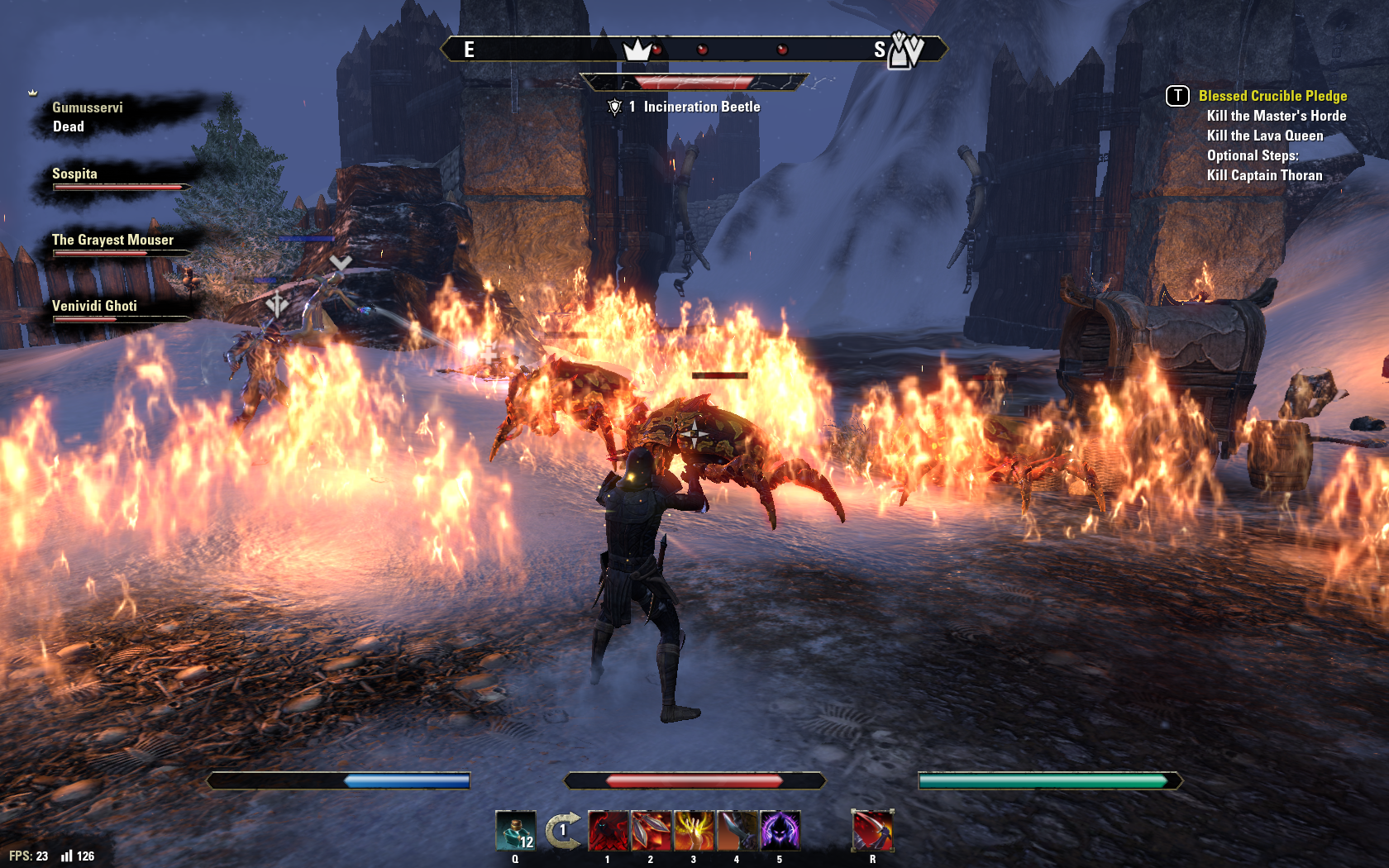Screen dimensions: 1389x868
Task: Select The Grayest Mouser group frame
Action: (116, 245)
